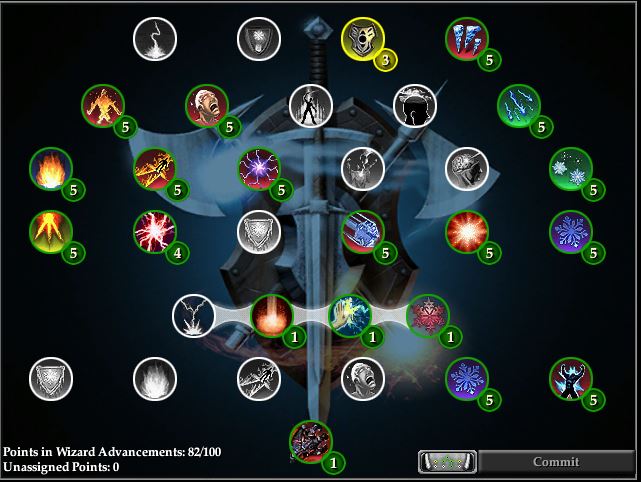The image size is (641, 482).
Task: Select the dark figure with raised arms advancement
Action: 570,378
